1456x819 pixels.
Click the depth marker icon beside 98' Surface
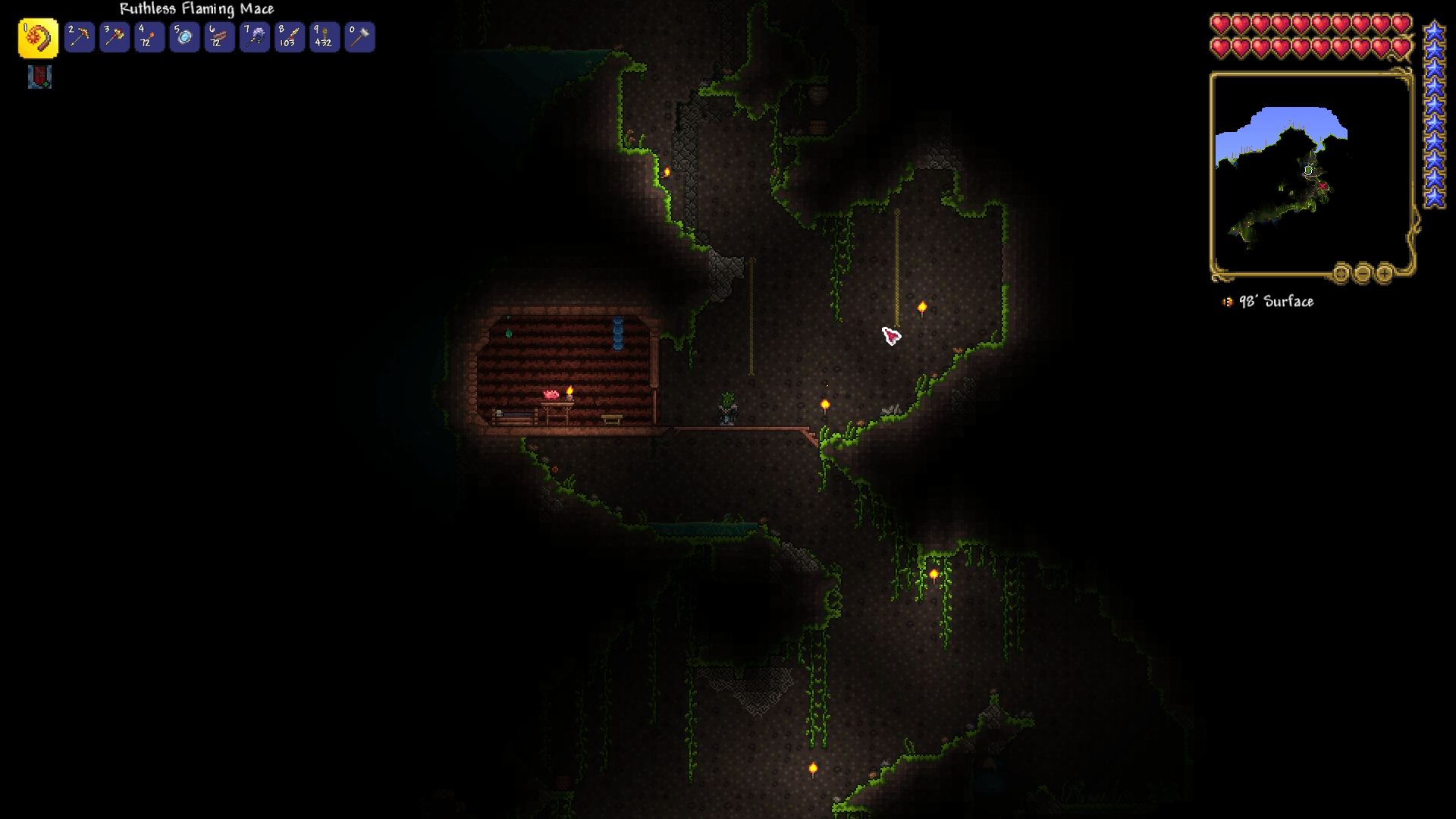[1228, 303]
